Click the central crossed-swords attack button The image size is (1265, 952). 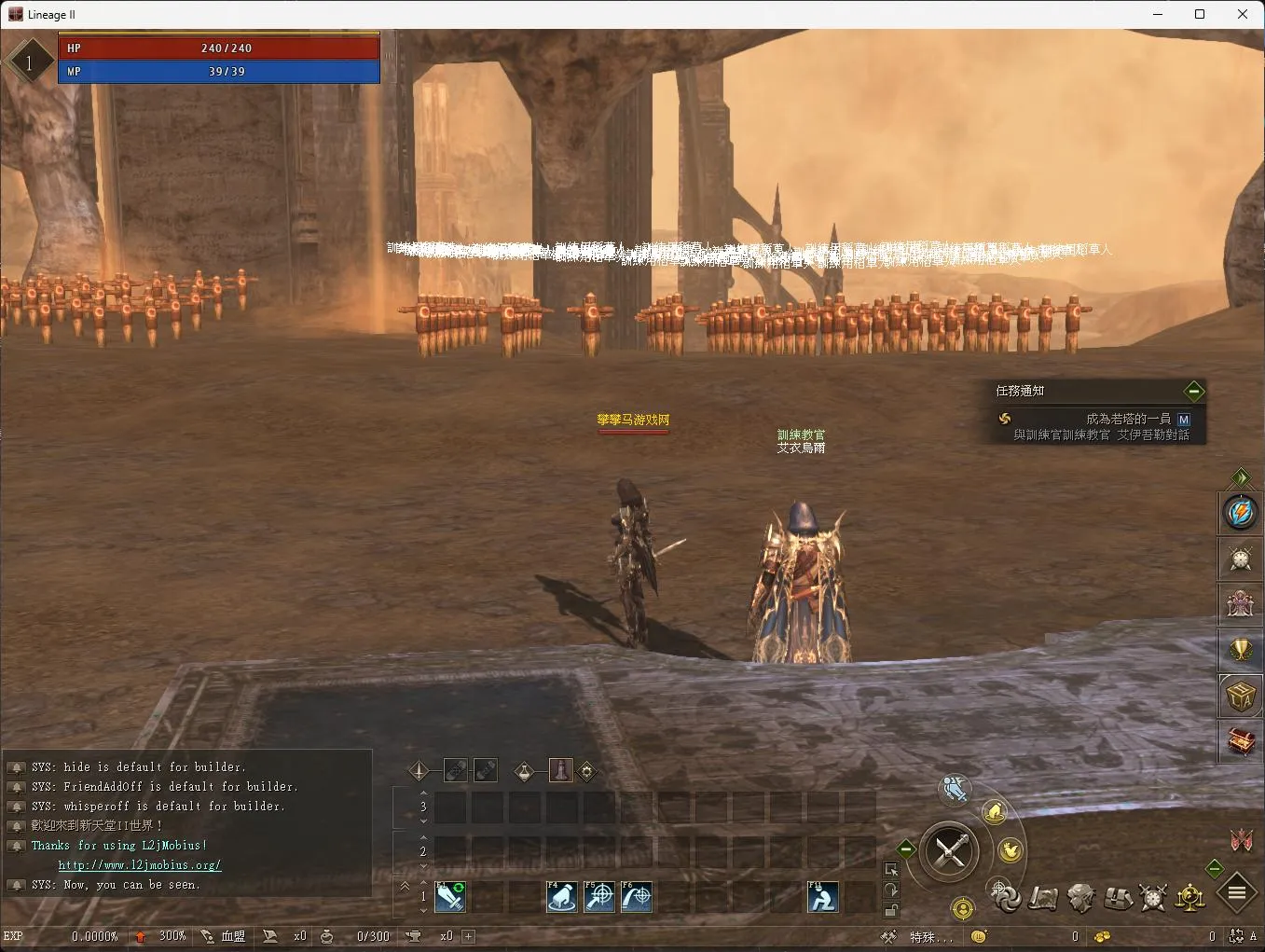coord(950,850)
